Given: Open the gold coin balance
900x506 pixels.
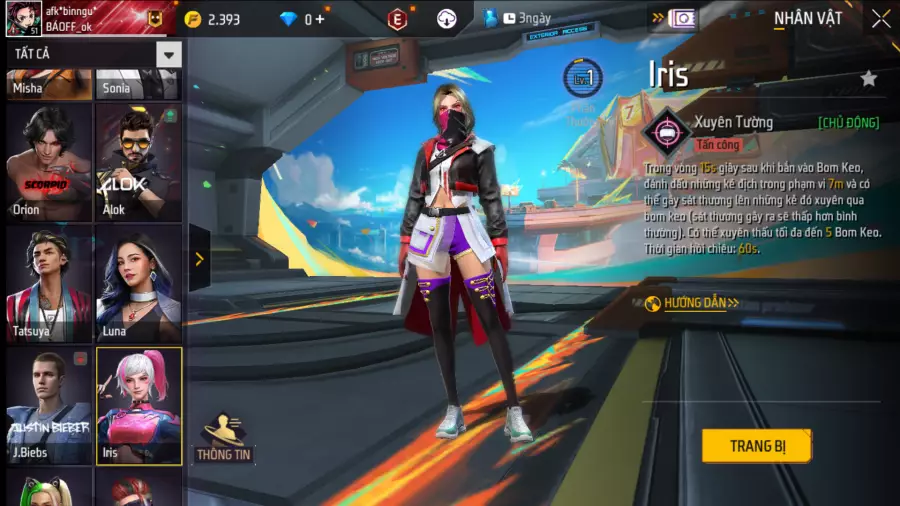Looking at the screenshot, I should (x=212, y=19).
